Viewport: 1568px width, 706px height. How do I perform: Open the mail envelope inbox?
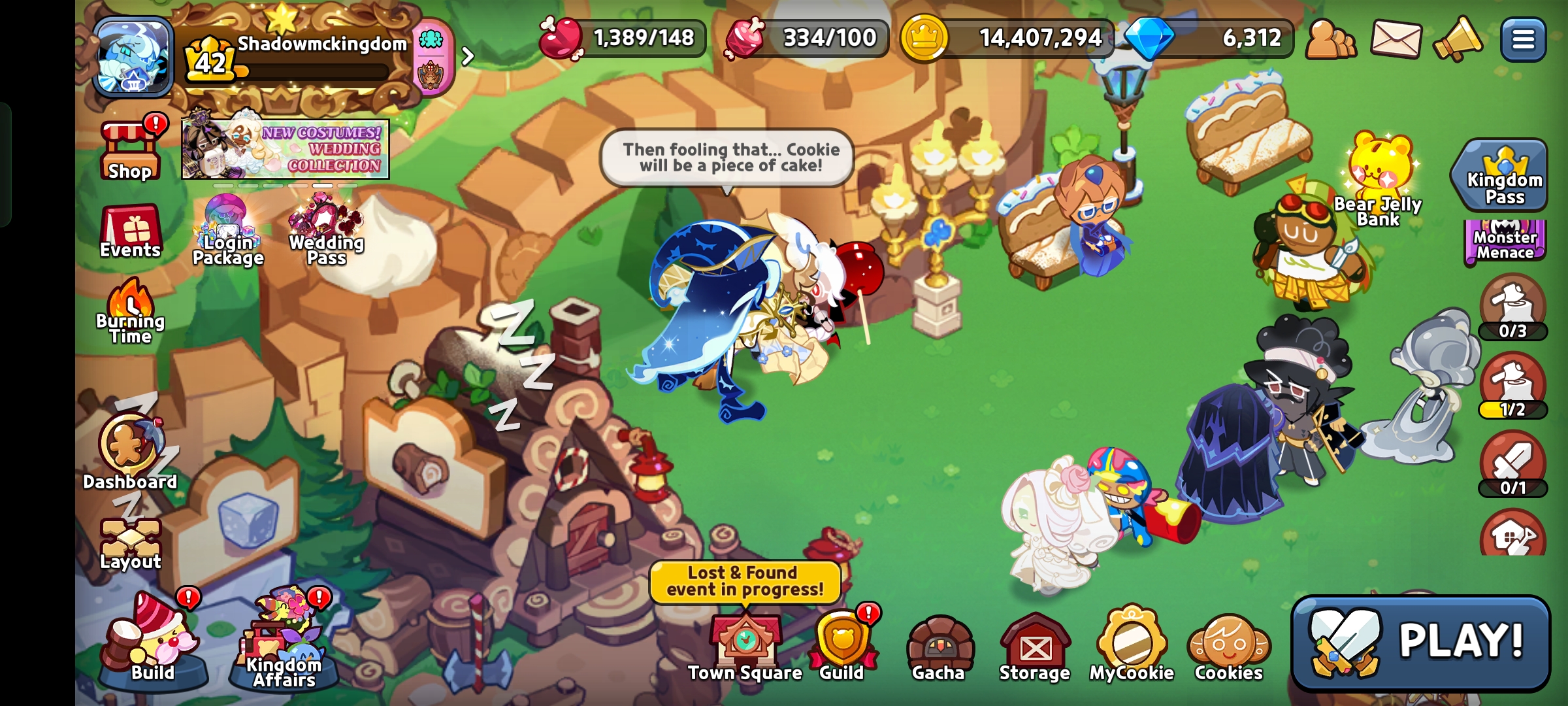tap(1396, 39)
